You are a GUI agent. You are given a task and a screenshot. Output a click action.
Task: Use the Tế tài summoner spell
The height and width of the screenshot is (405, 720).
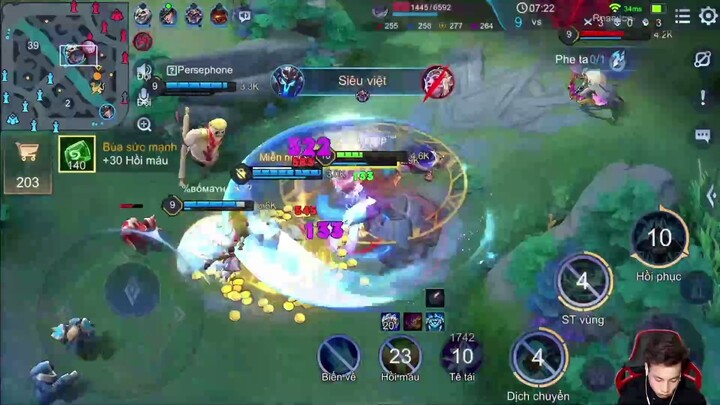coord(461,355)
